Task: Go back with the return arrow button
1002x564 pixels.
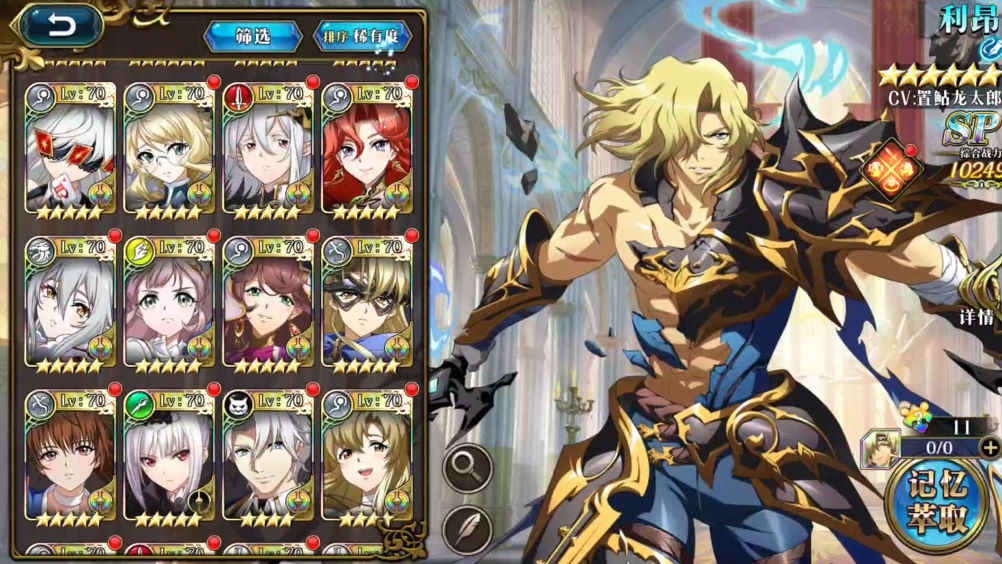Action: click(62, 27)
